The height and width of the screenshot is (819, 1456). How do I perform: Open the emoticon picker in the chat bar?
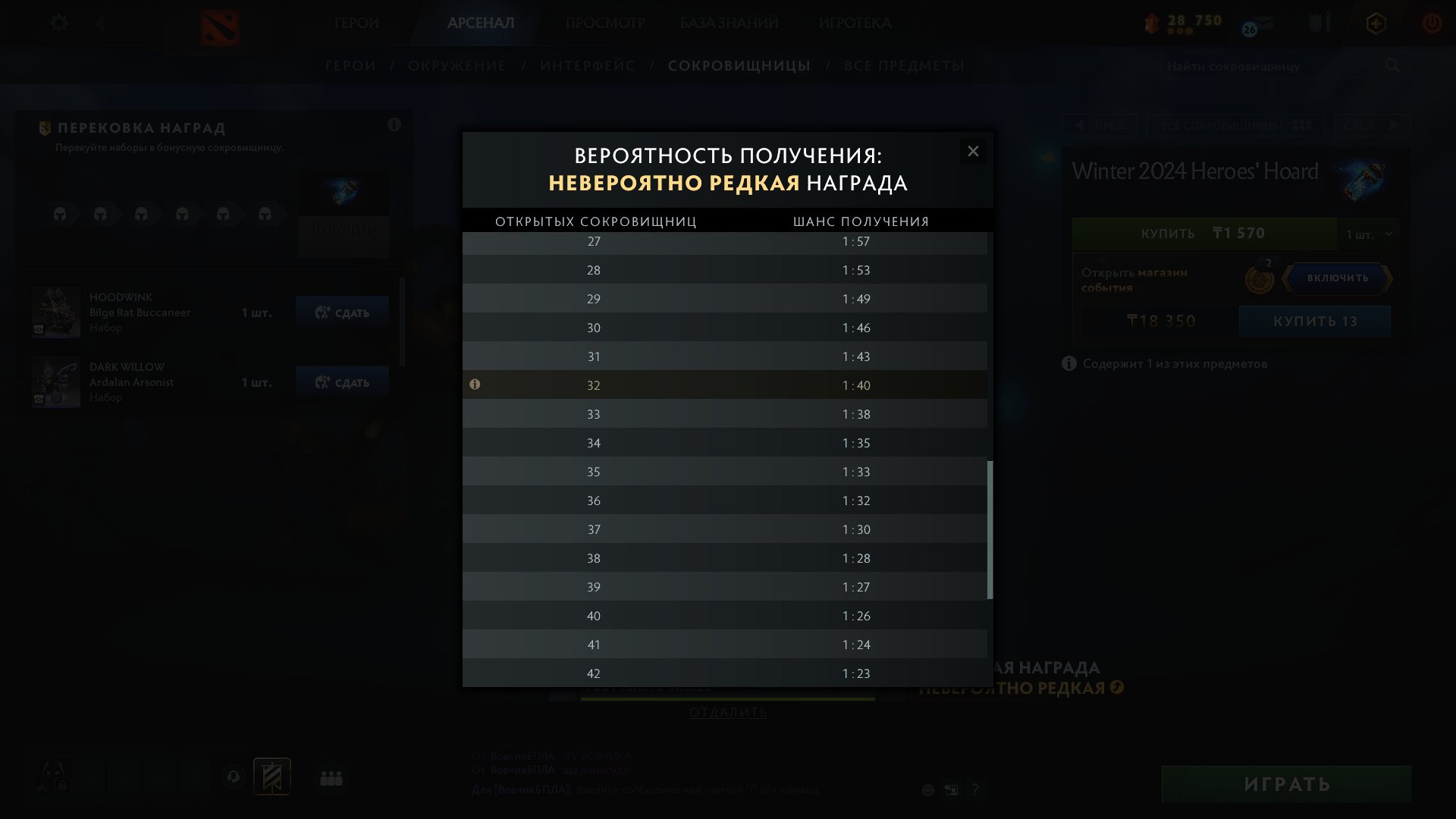pyautogui.click(x=928, y=789)
